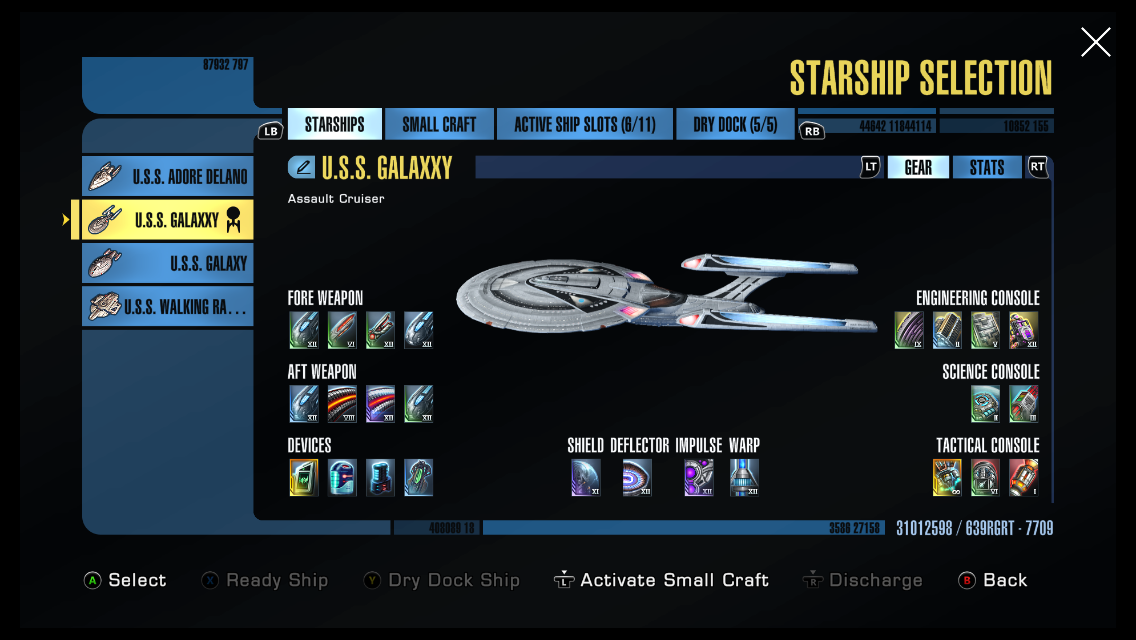1136x640 pixels.
Task: Switch to the Small Craft tab
Action: point(439,124)
